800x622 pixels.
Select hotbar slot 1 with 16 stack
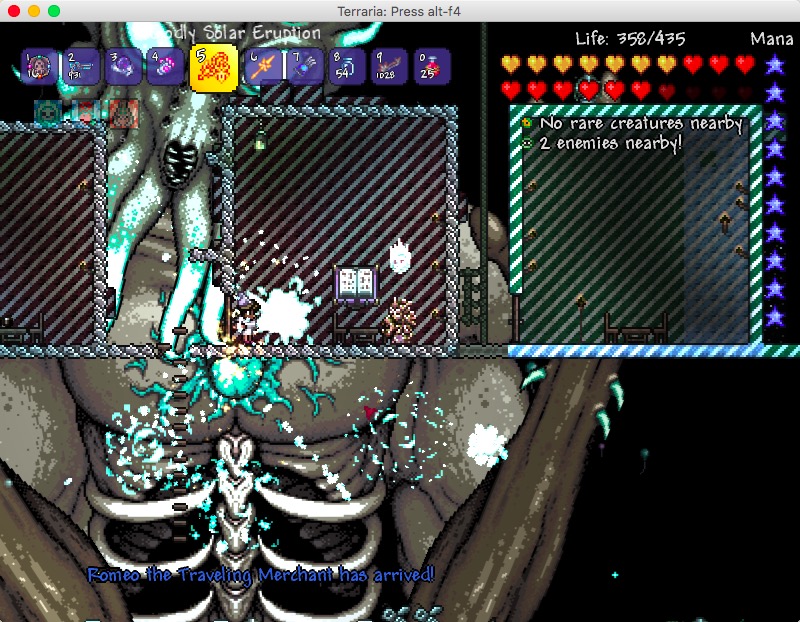[41, 67]
